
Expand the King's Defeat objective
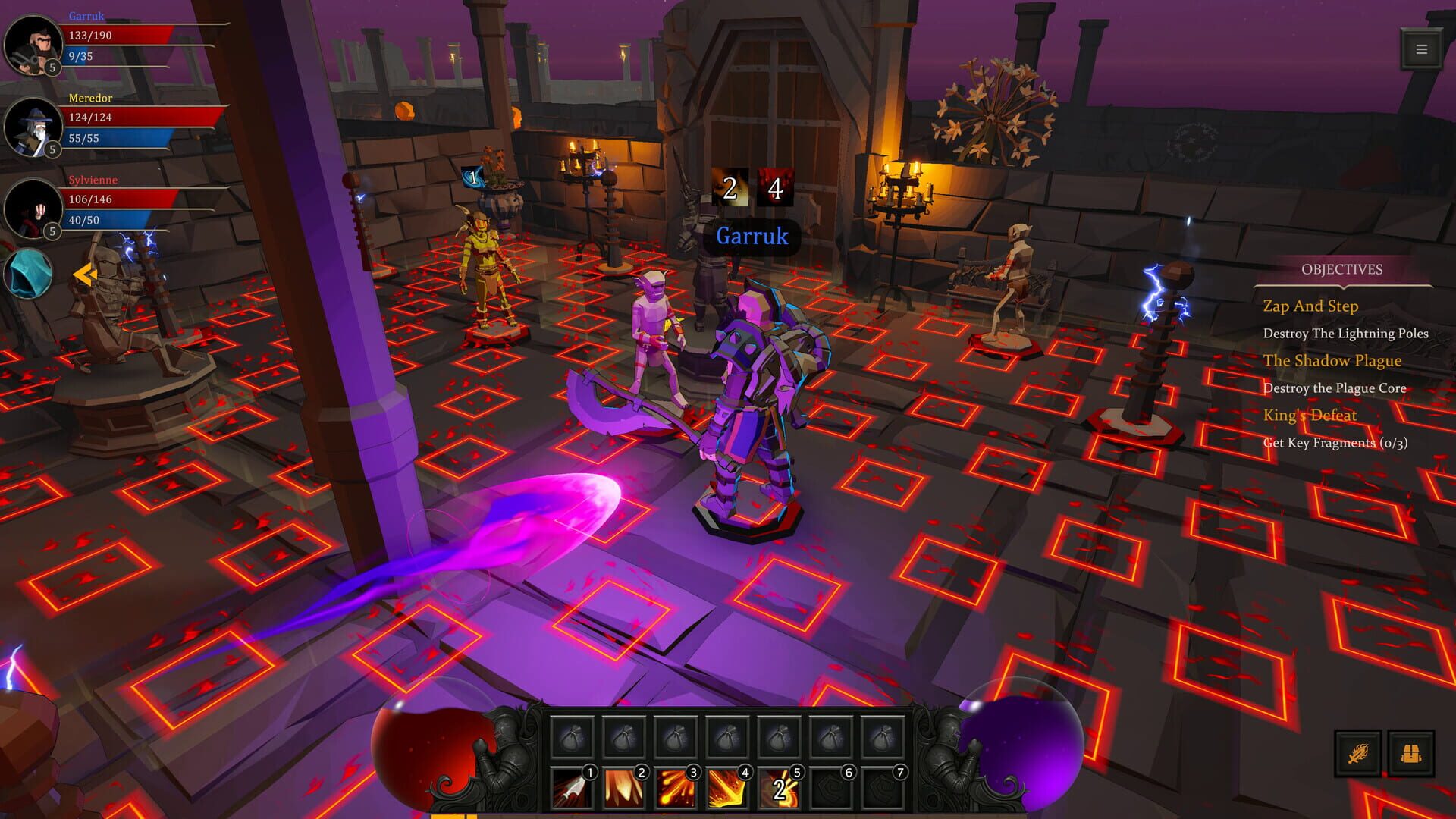point(1309,416)
